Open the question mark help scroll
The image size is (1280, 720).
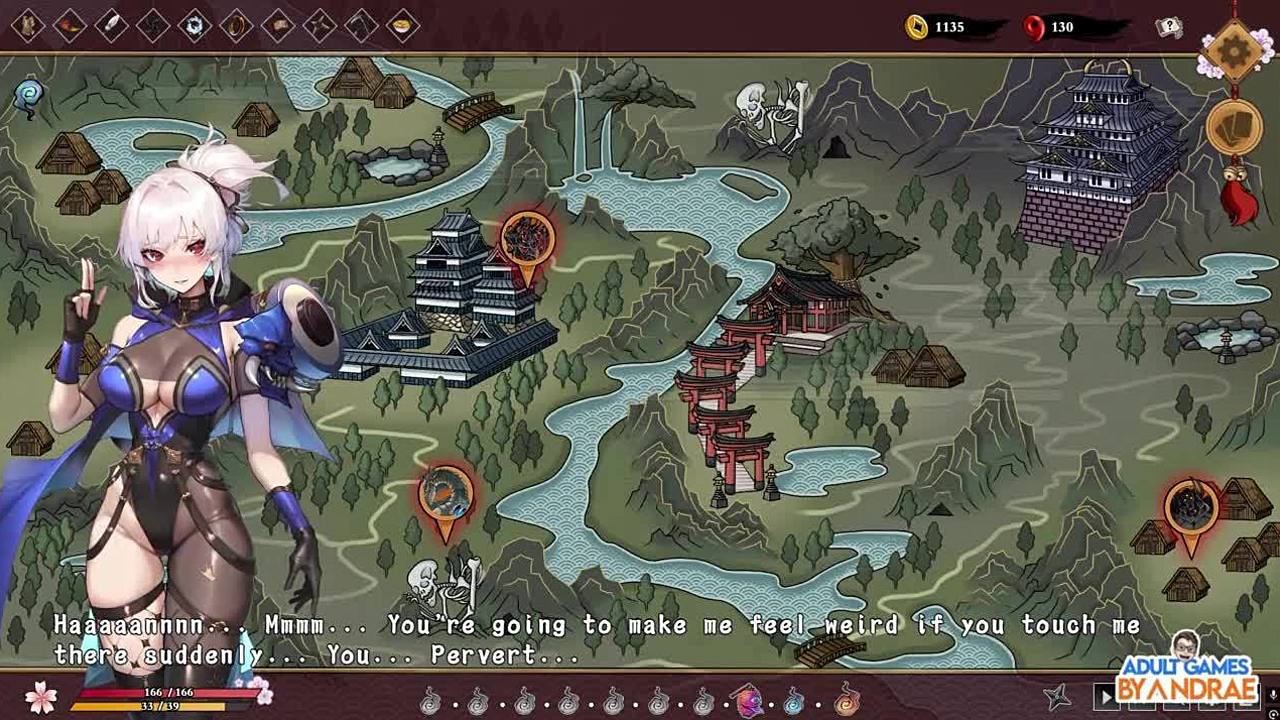pyautogui.click(x=1168, y=27)
